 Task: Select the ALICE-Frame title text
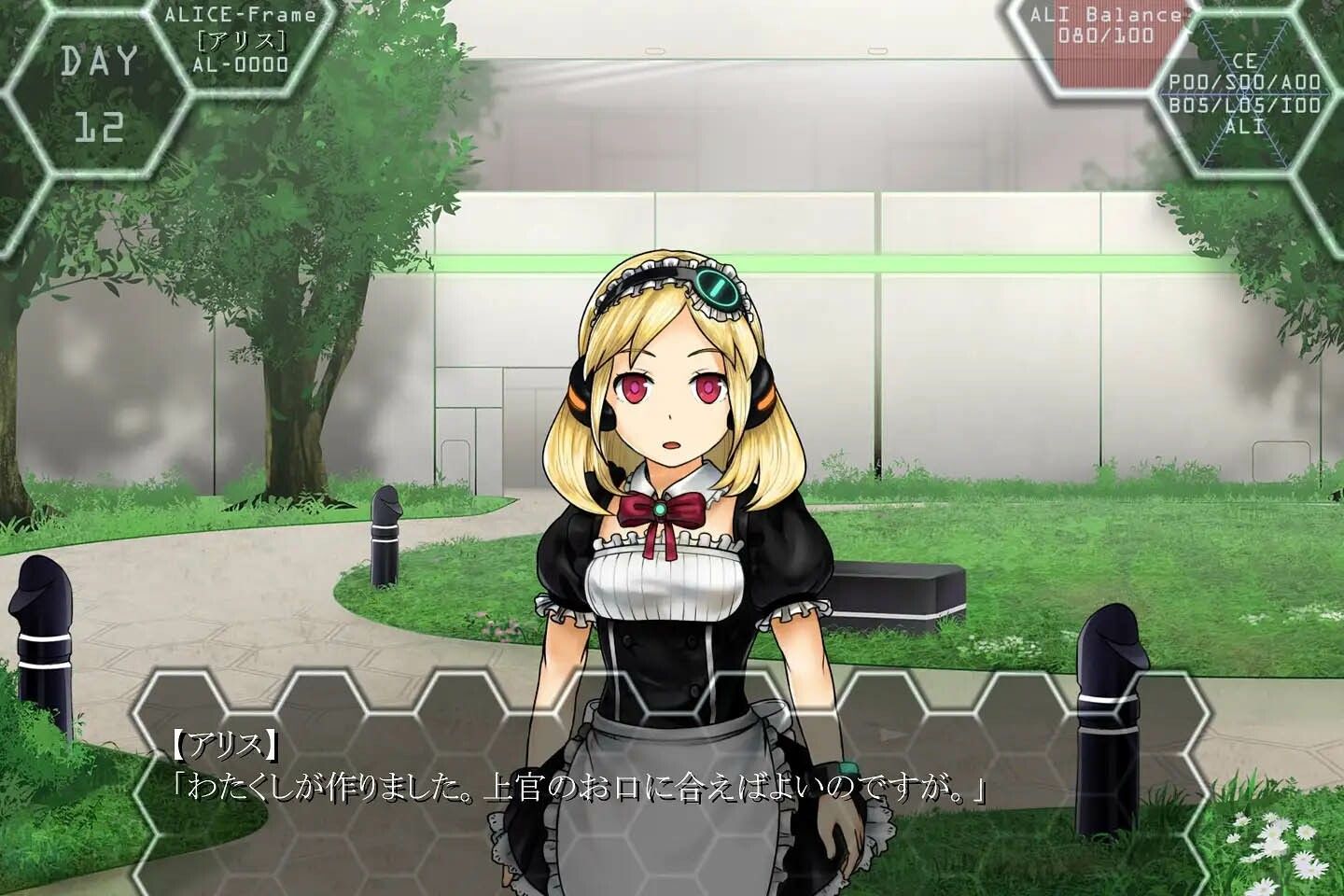[x=241, y=15]
